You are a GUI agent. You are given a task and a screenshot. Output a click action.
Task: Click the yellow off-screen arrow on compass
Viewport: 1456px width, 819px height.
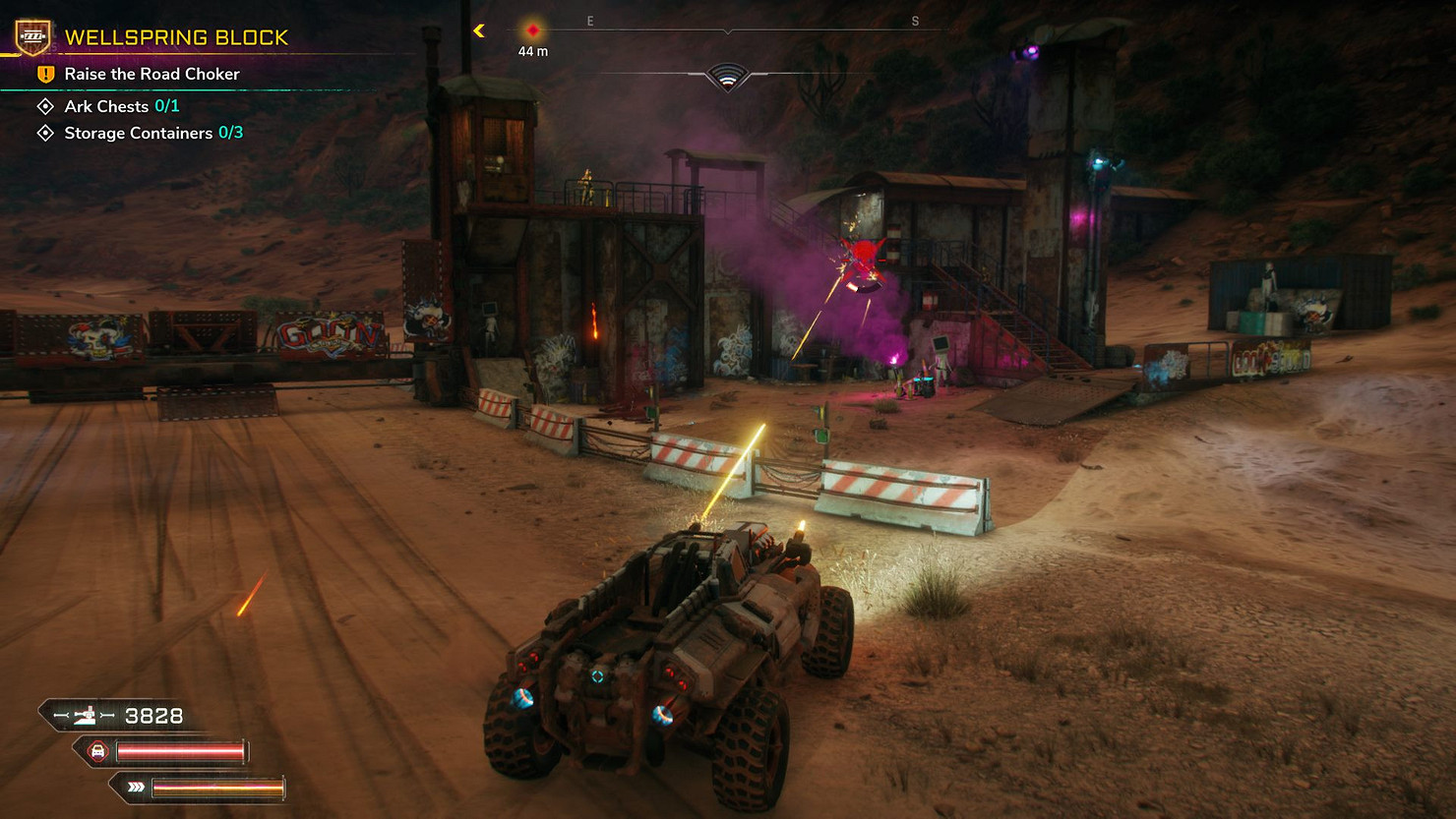coord(479,30)
